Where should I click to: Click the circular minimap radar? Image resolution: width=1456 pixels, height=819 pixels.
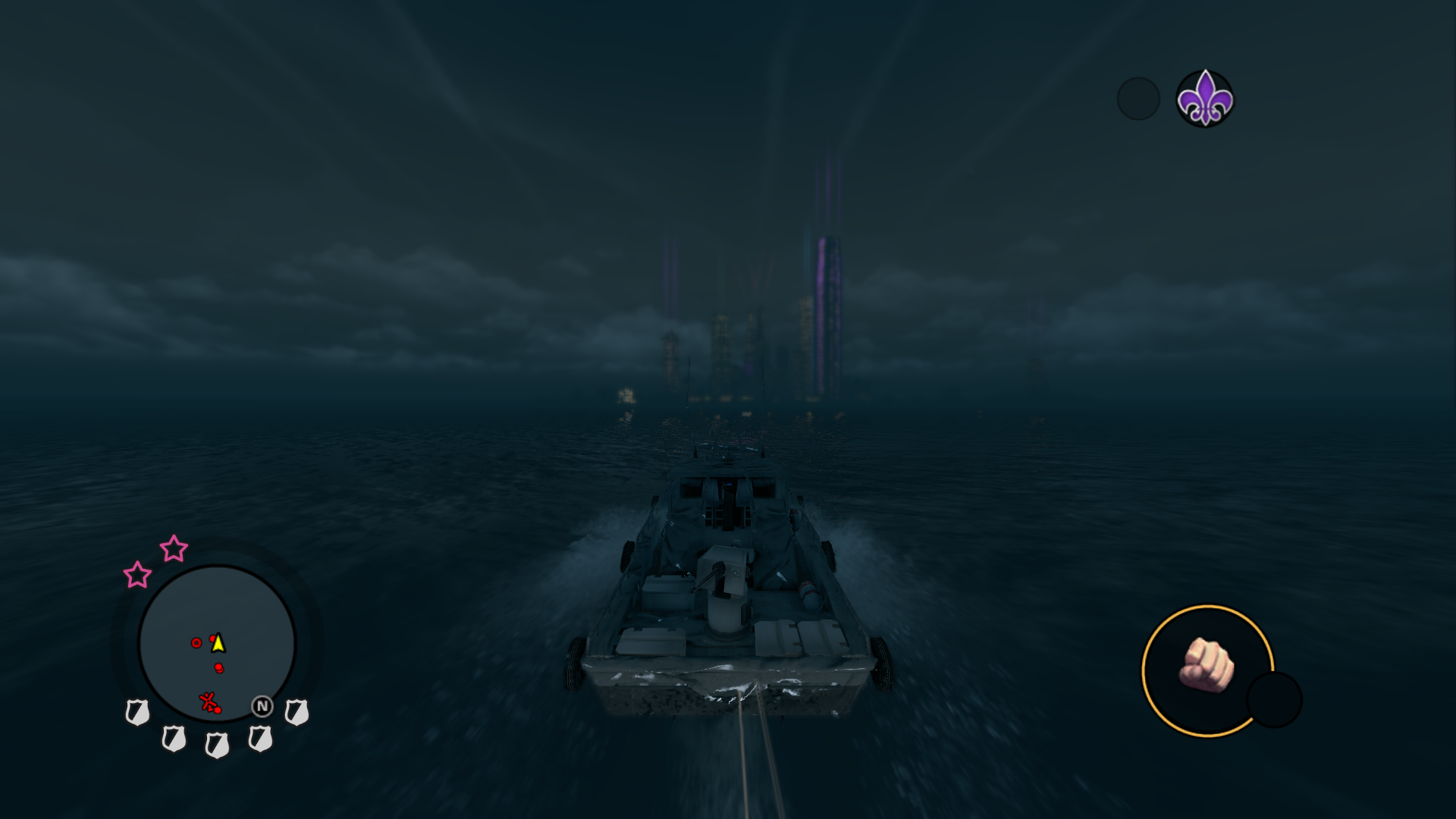coord(217,643)
